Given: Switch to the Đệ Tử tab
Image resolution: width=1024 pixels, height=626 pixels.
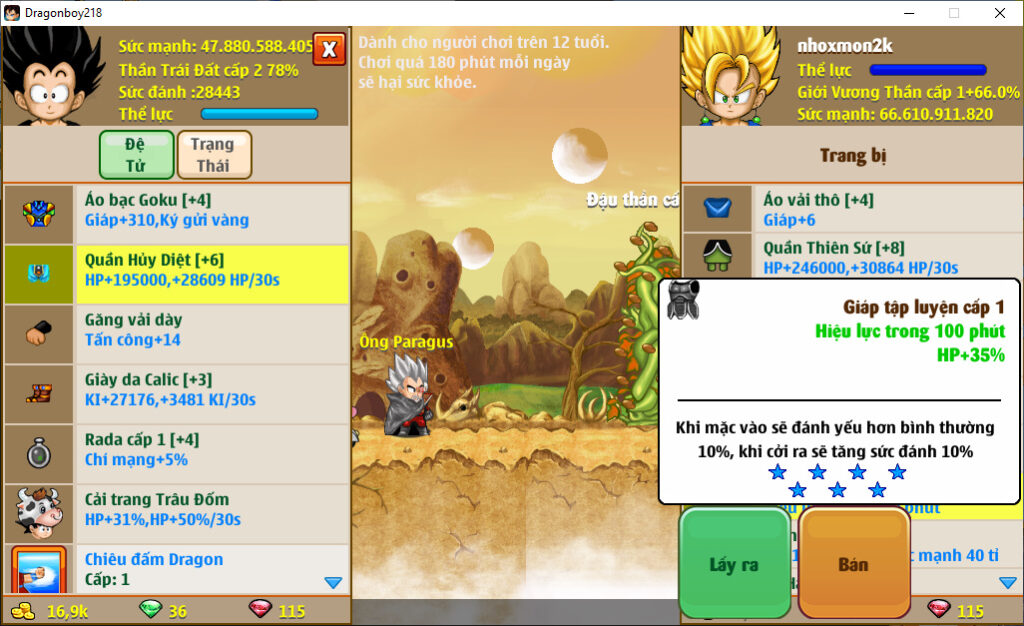Looking at the screenshot, I should 136,155.
